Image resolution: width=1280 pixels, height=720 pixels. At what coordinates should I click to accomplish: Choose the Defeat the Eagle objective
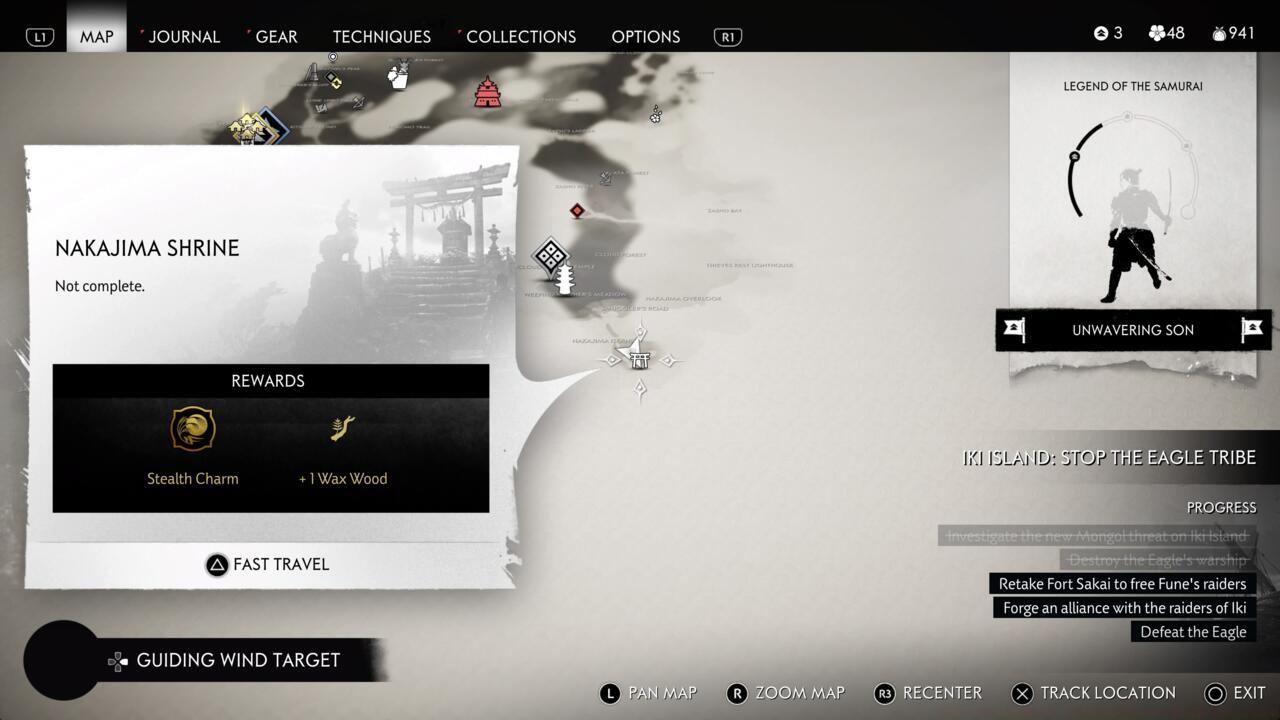(1193, 632)
